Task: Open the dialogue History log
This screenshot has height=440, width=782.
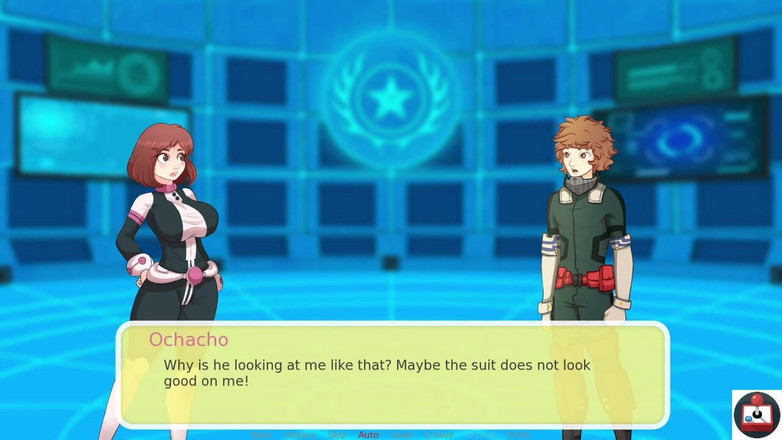Action: [300, 435]
